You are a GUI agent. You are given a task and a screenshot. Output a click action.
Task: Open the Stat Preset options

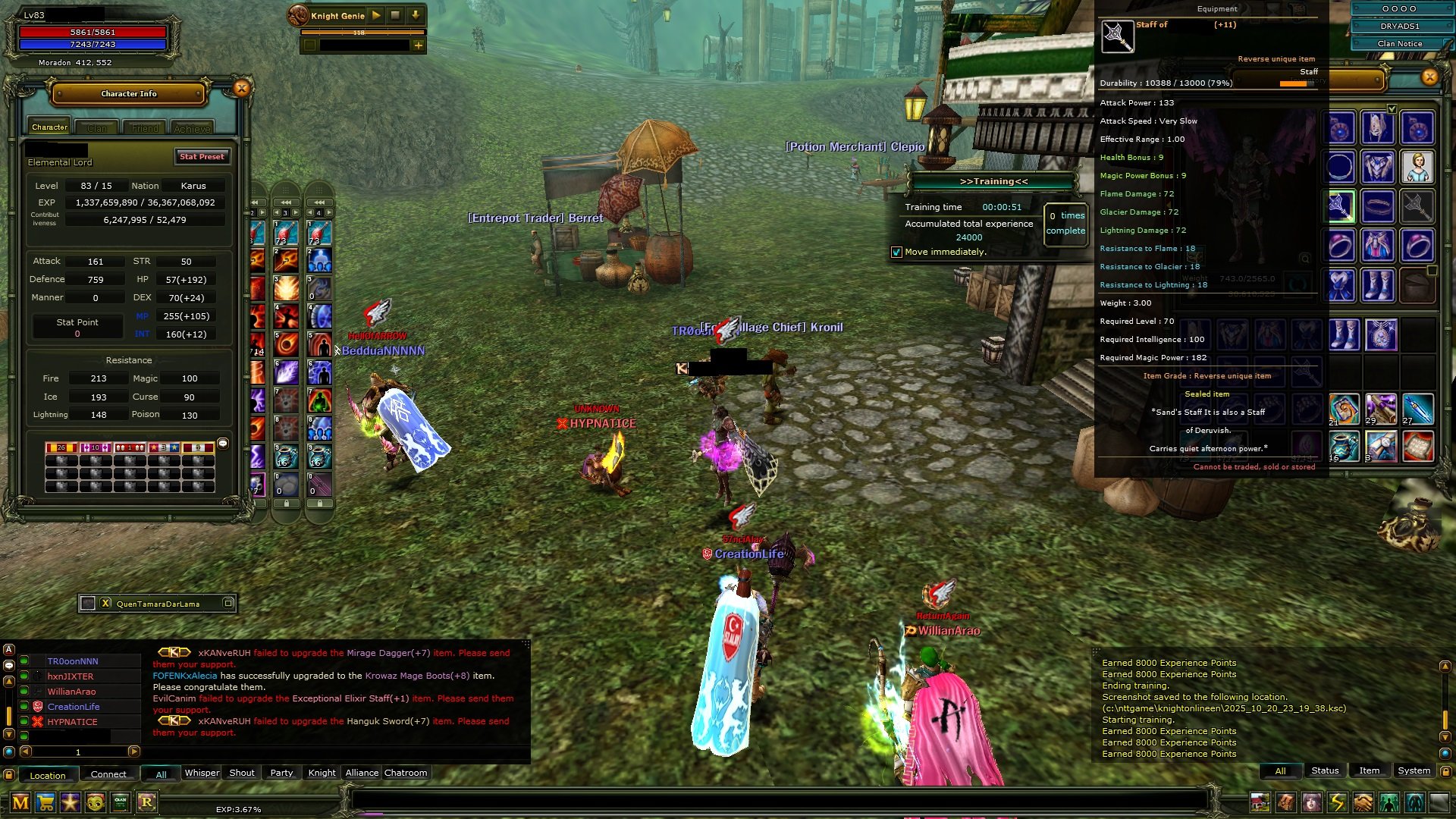202,157
